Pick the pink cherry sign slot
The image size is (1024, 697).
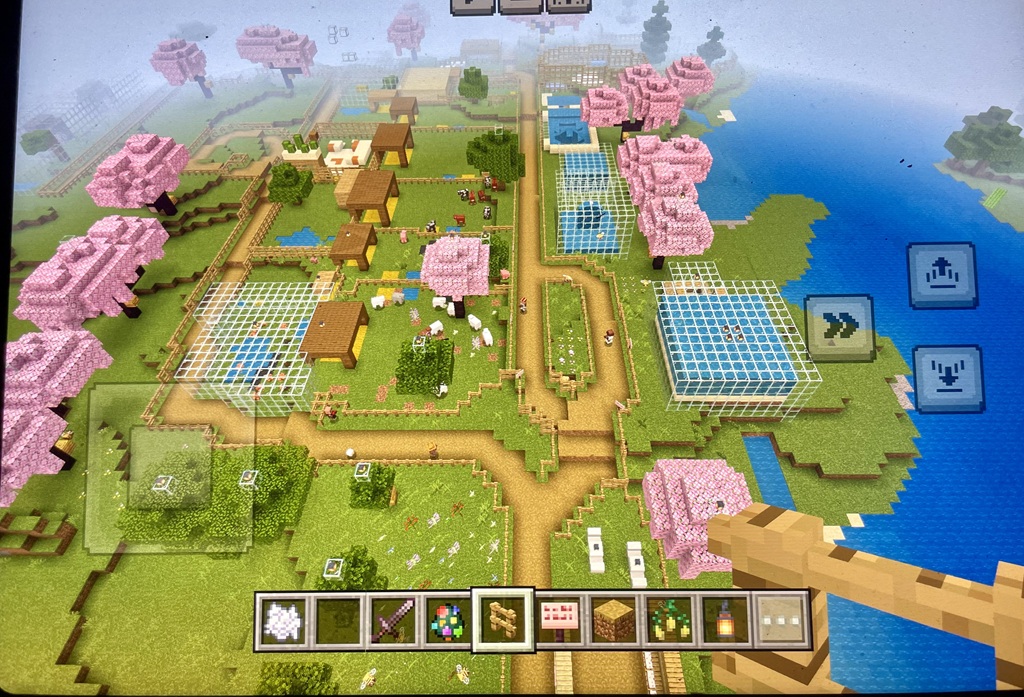click(x=559, y=620)
